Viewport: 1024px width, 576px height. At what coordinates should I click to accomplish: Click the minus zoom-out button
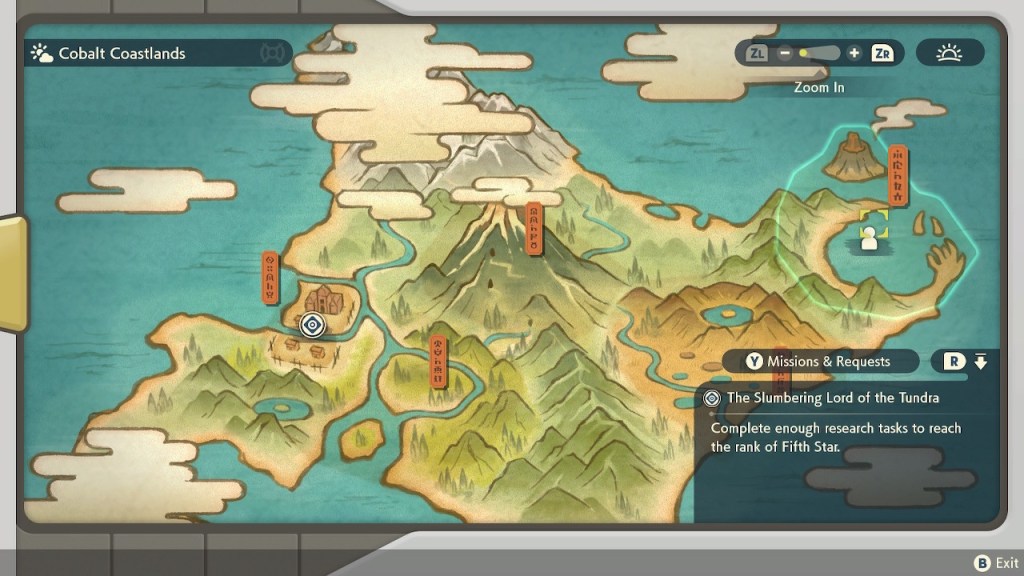785,53
